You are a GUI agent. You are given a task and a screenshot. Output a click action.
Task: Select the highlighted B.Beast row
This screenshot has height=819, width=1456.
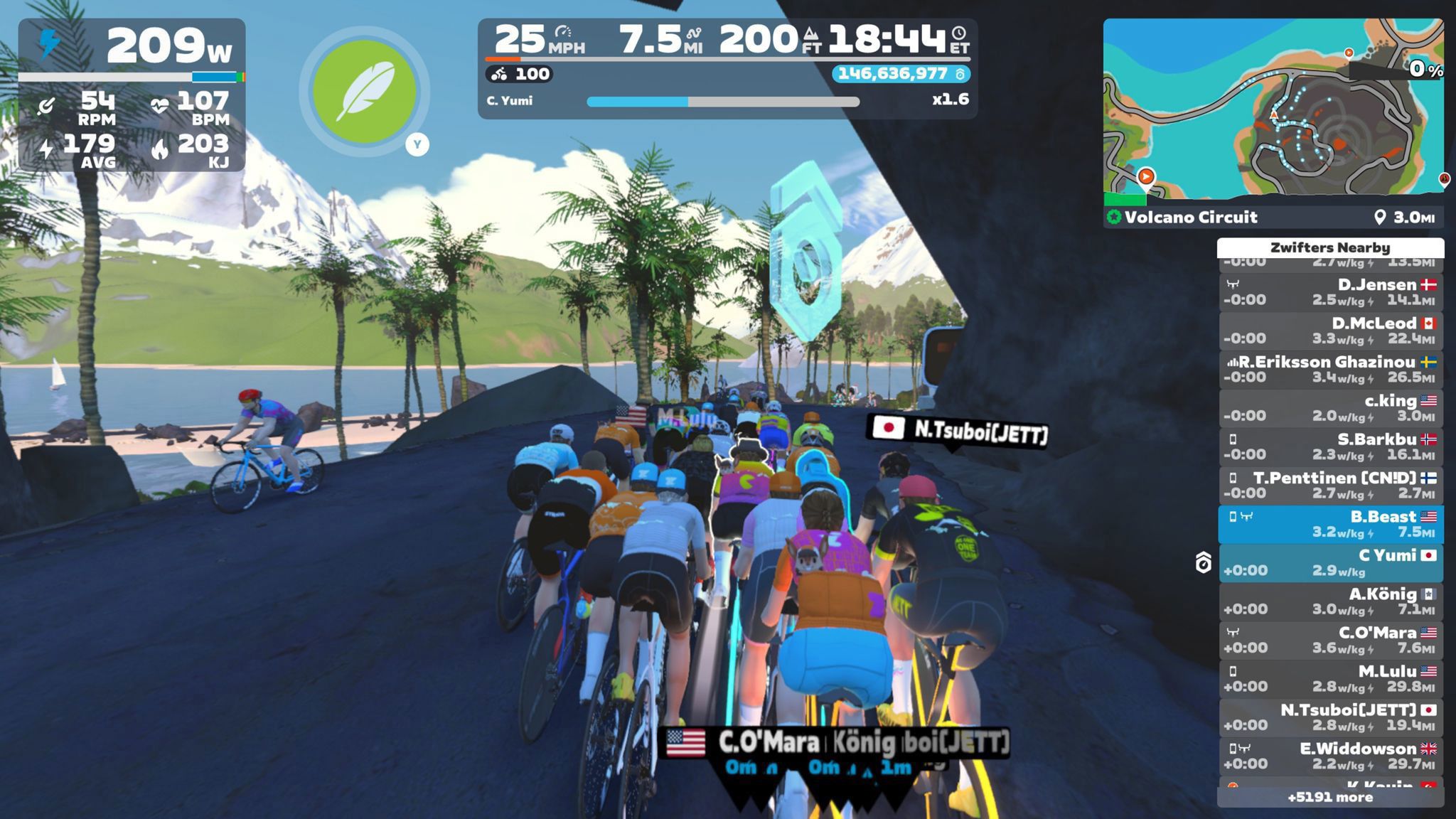point(1330,524)
